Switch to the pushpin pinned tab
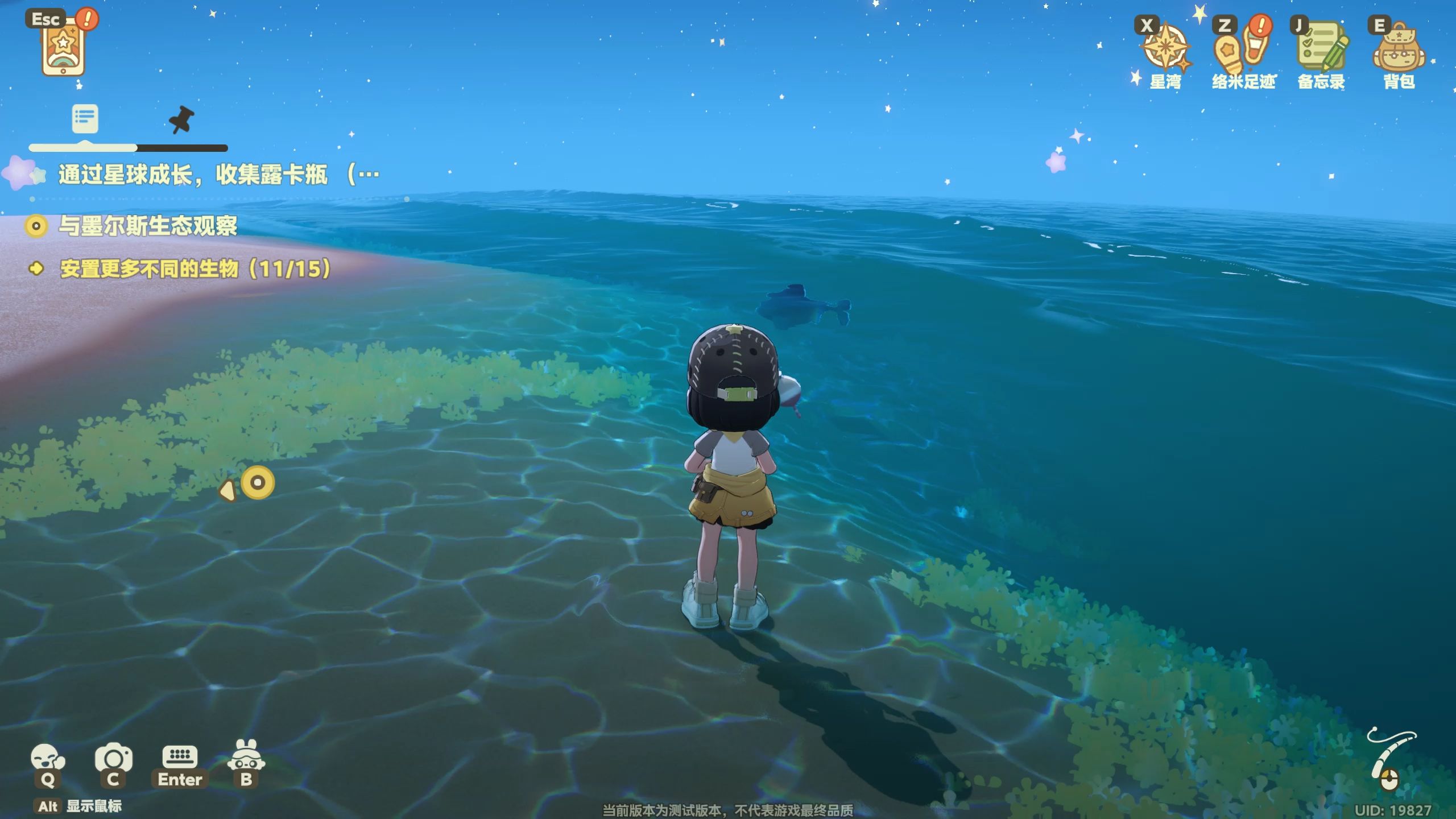The image size is (1456, 819). 181,119
